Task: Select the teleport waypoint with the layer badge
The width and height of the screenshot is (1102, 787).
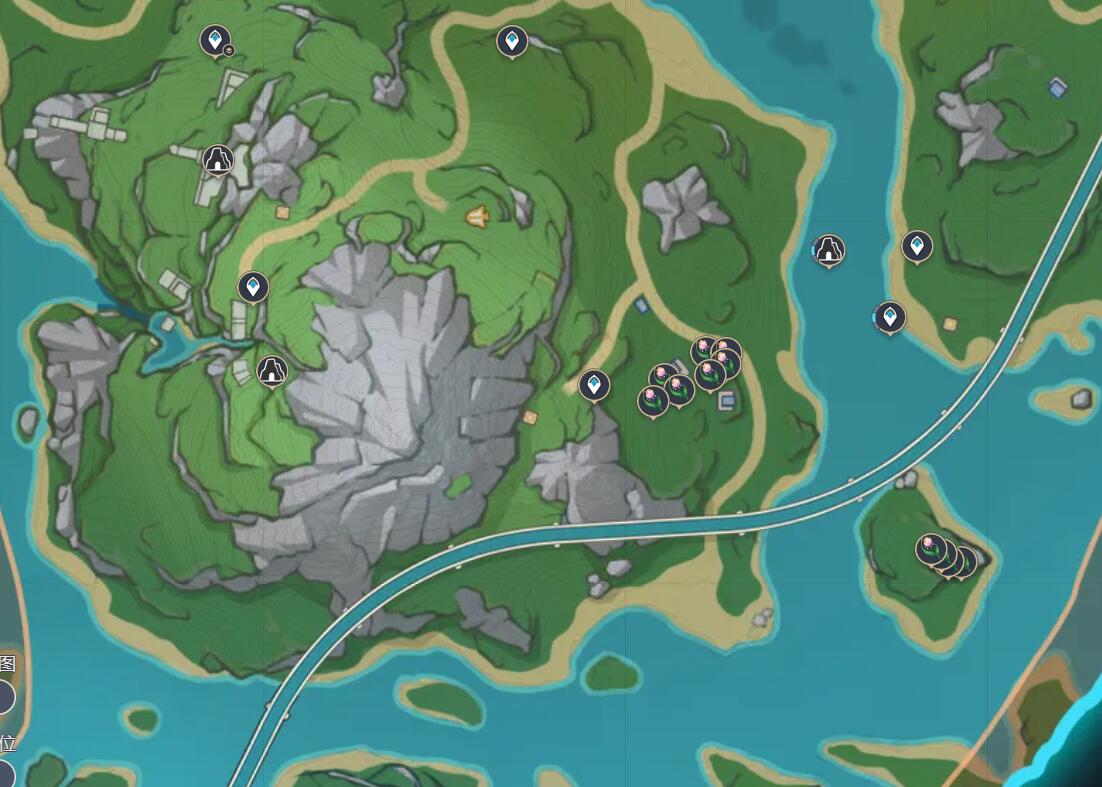Action: [x=214, y=41]
